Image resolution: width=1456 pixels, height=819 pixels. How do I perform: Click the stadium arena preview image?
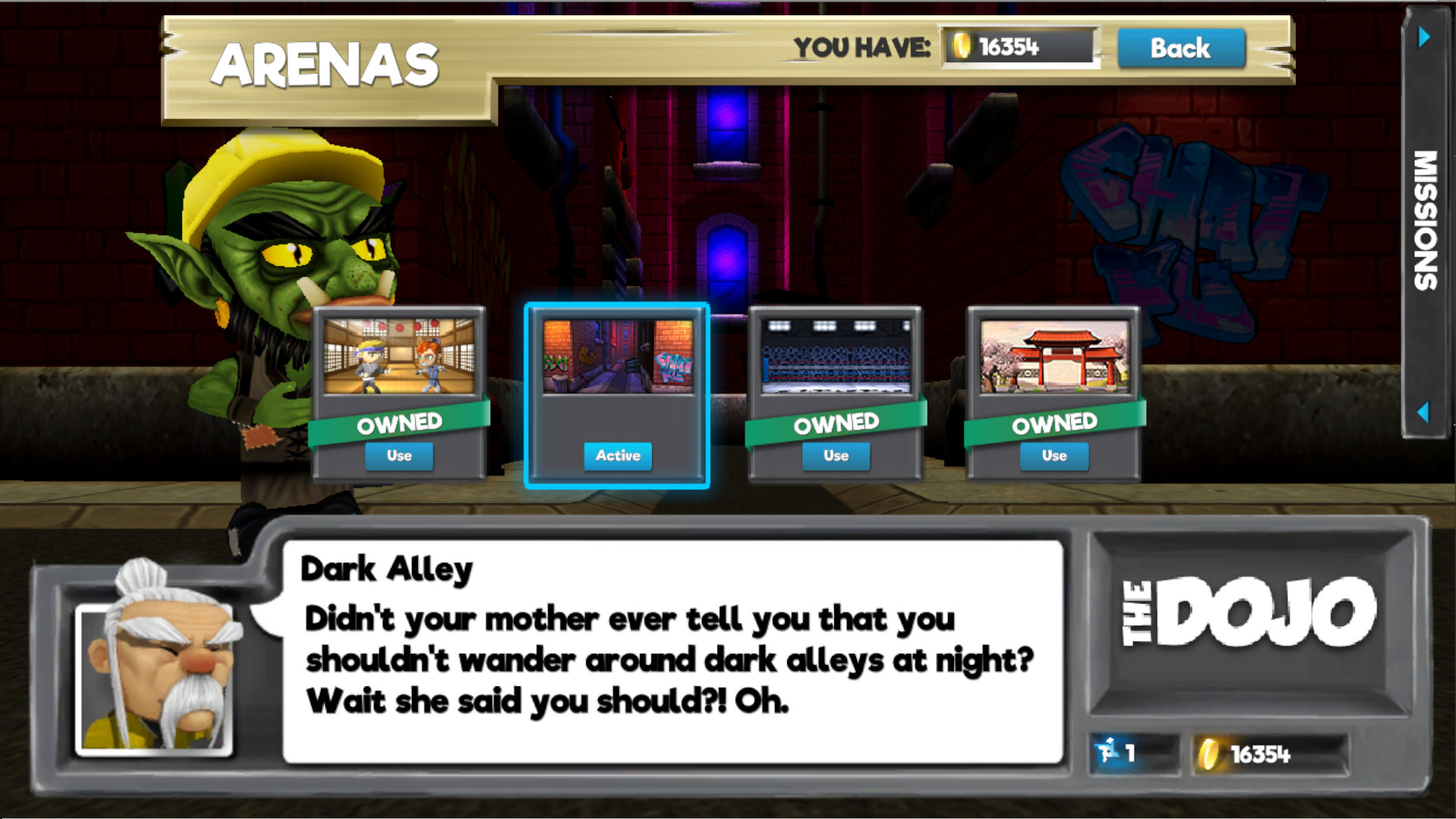tap(836, 355)
